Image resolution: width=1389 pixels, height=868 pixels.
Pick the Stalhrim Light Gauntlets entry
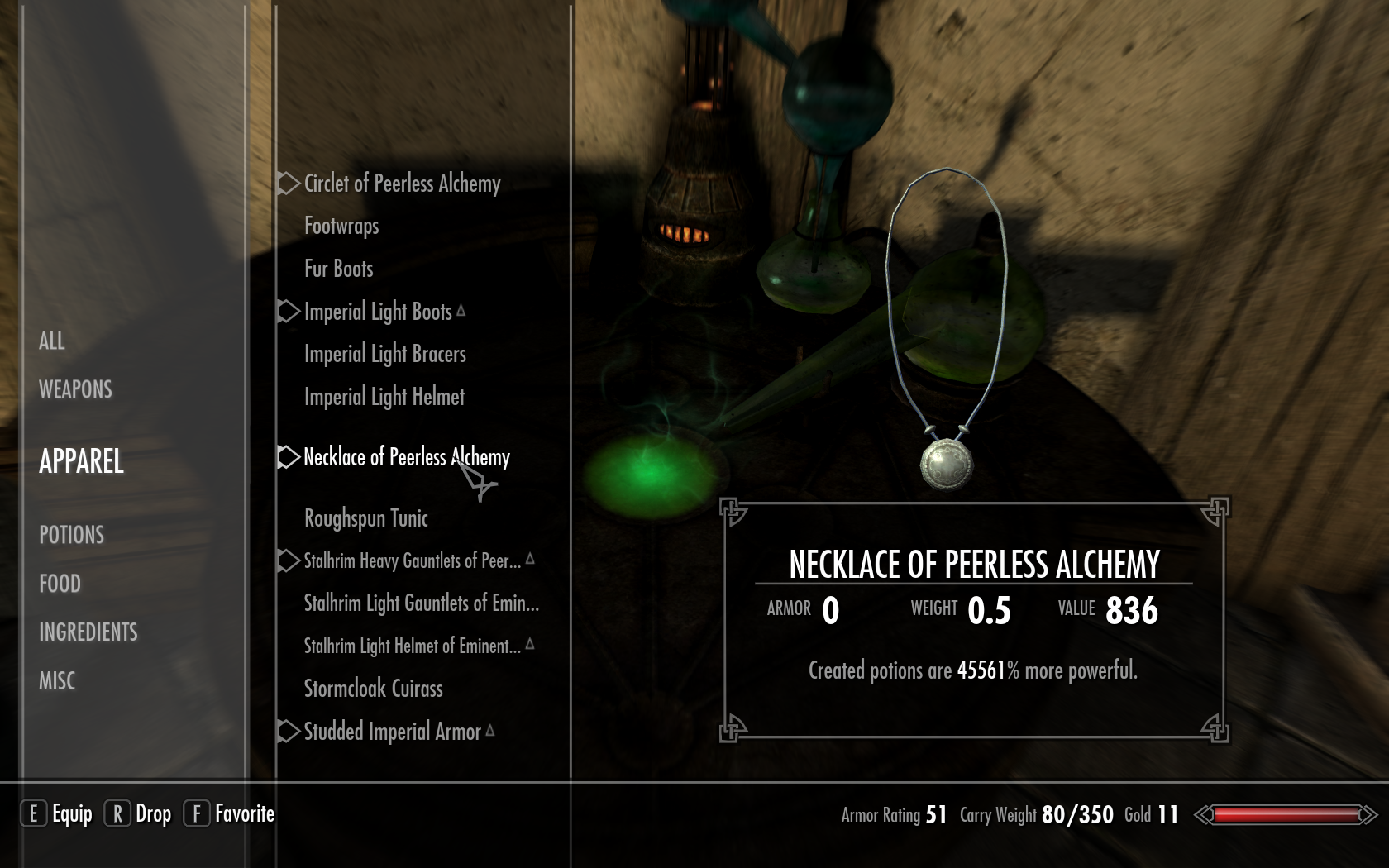click(421, 603)
